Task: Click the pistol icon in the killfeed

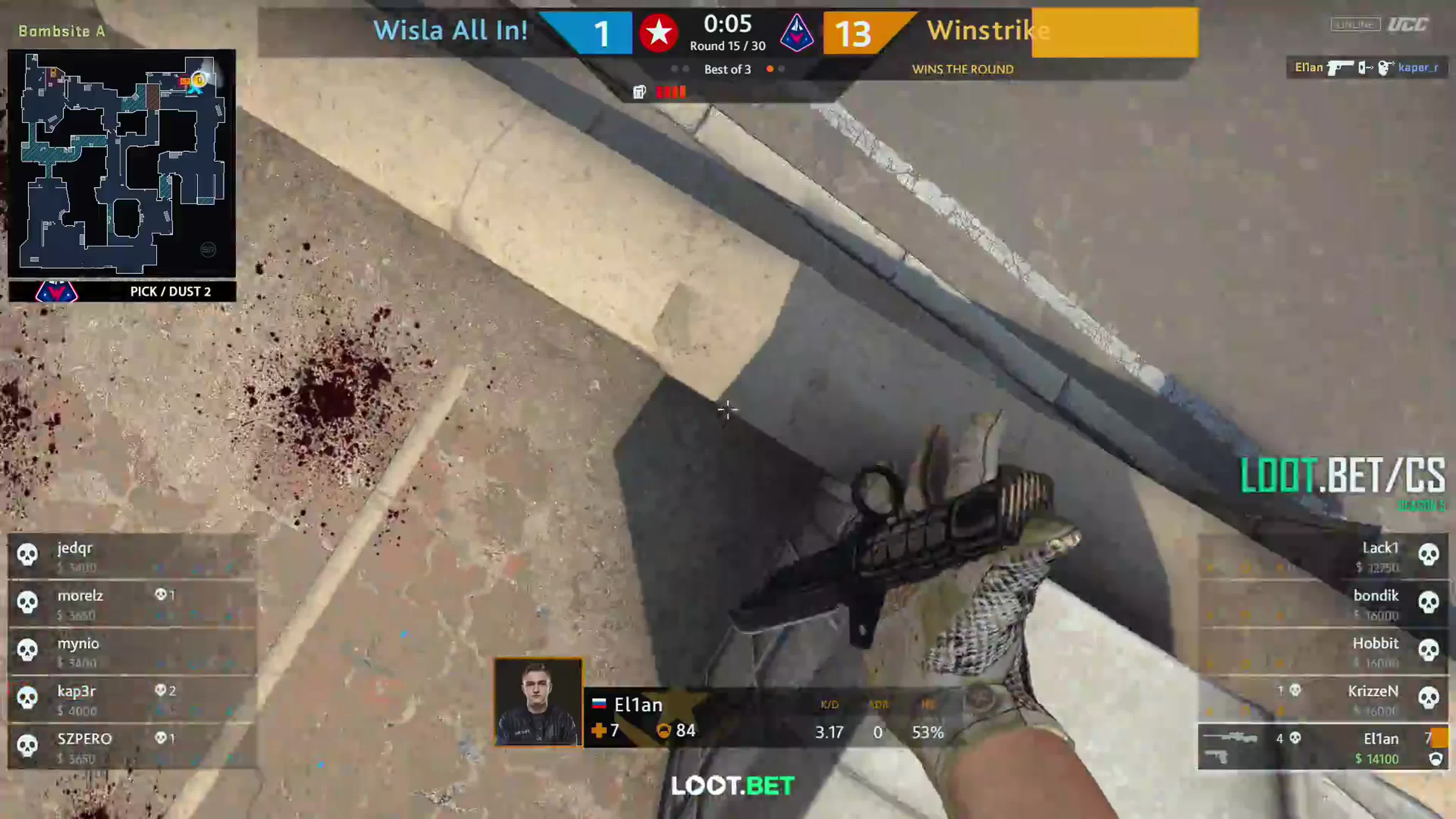Action: pyautogui.click(x=1339, y=68)
